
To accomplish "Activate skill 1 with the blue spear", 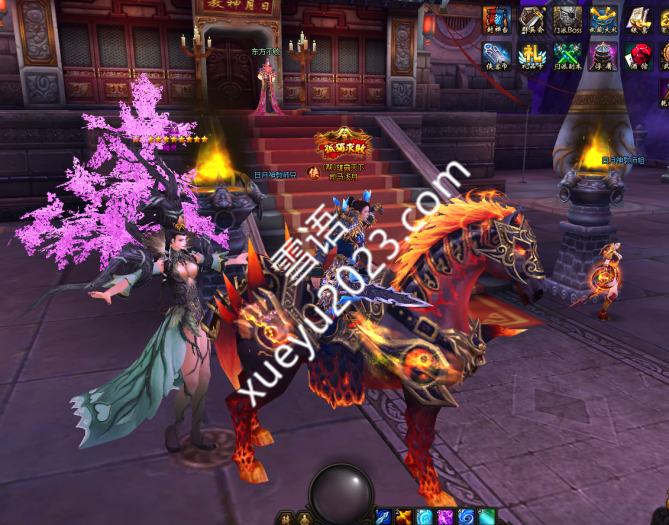I will pos(383,516).
